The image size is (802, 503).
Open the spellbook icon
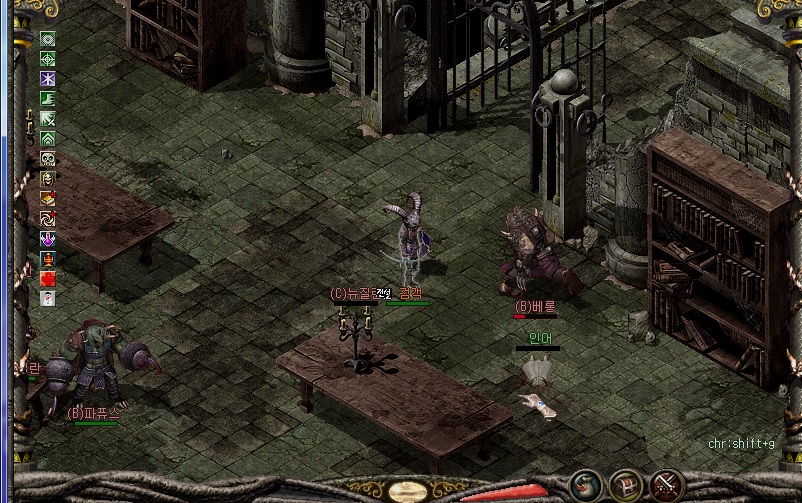click(x=47, y=199)
